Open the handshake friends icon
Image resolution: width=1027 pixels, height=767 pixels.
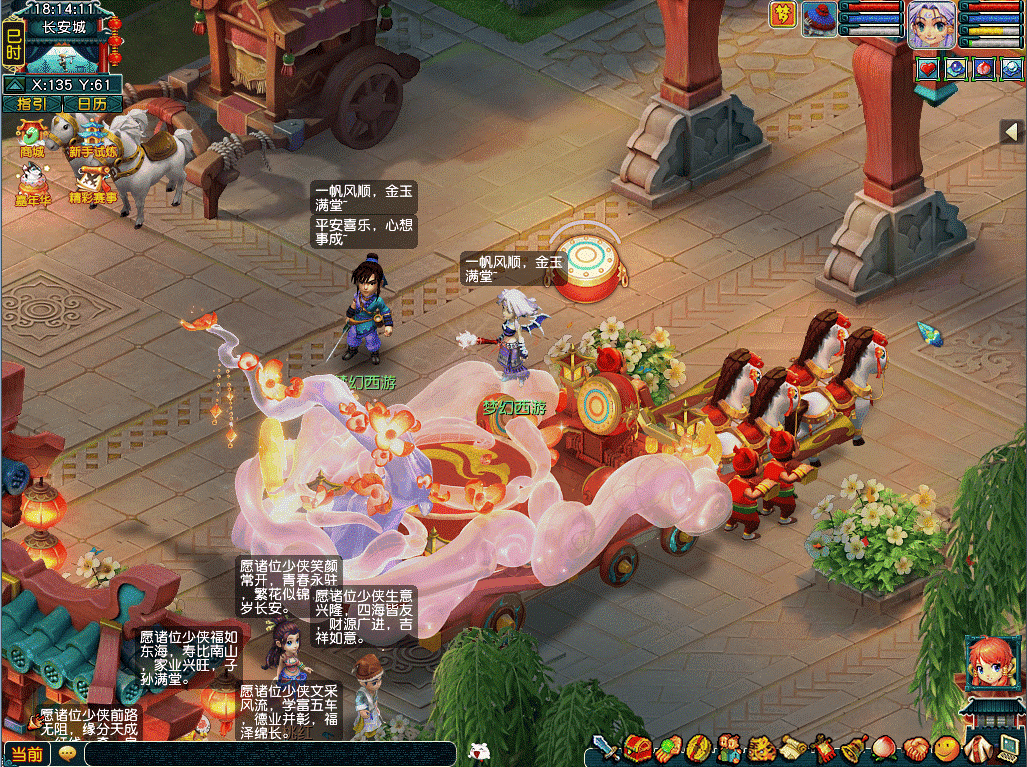pos(915,748)
